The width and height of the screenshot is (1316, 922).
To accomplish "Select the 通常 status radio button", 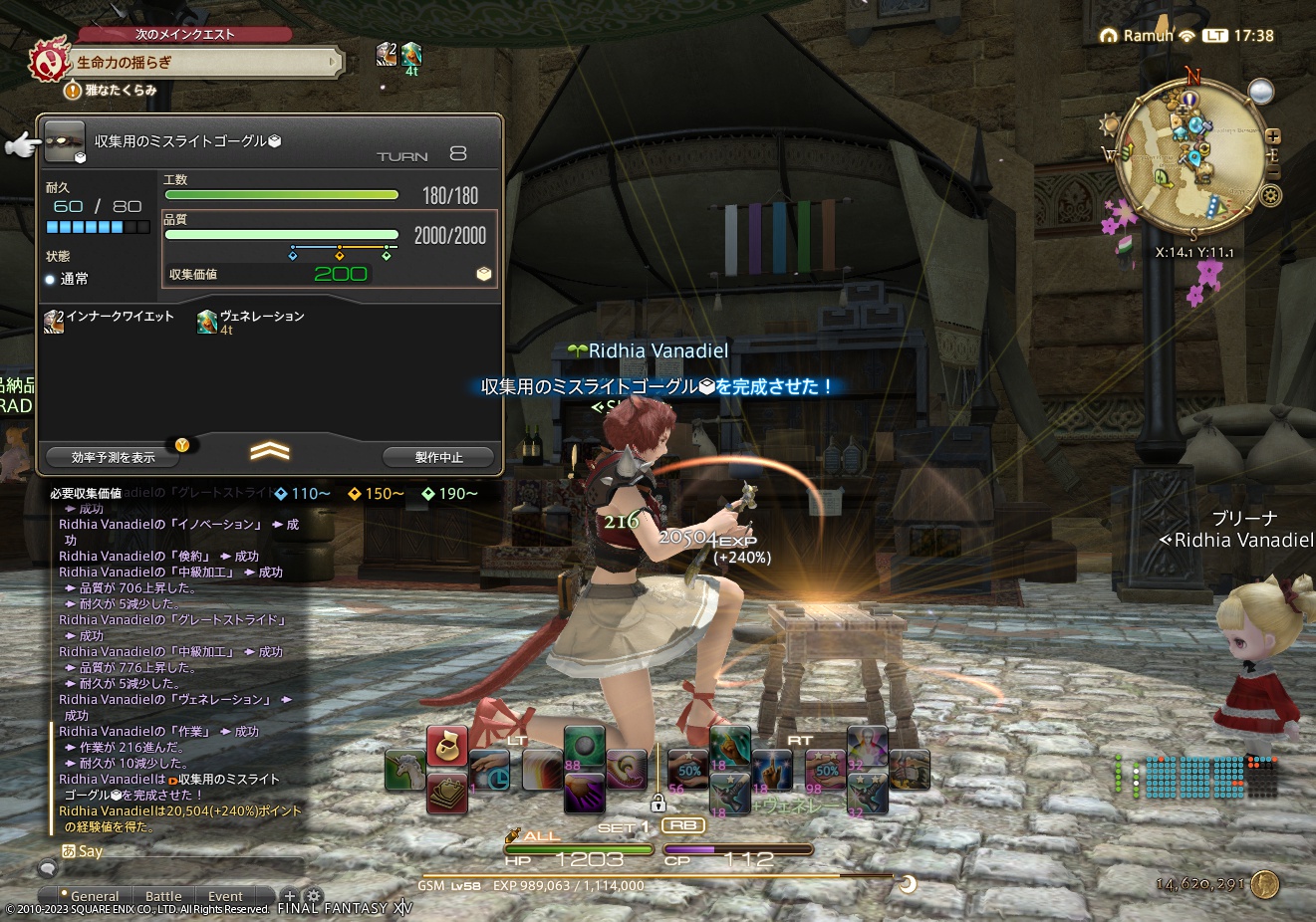I will coord(49,279).
